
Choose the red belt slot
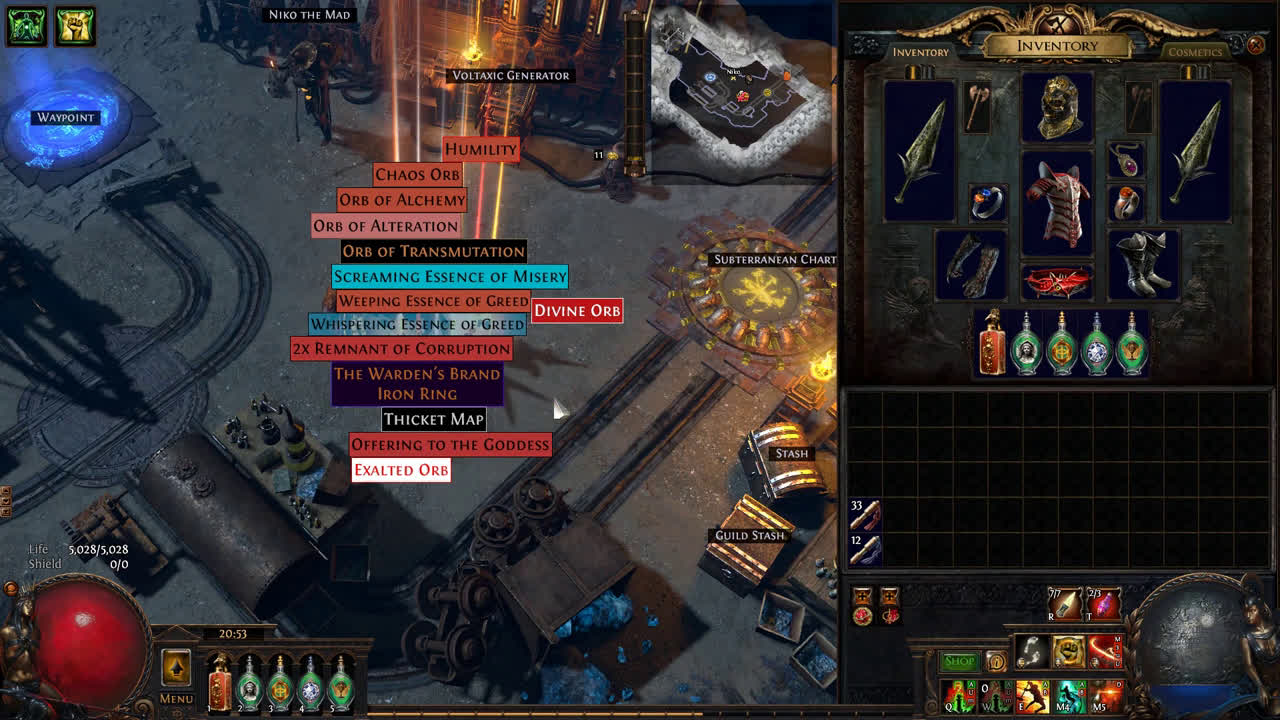click(x=1057, y=283)
